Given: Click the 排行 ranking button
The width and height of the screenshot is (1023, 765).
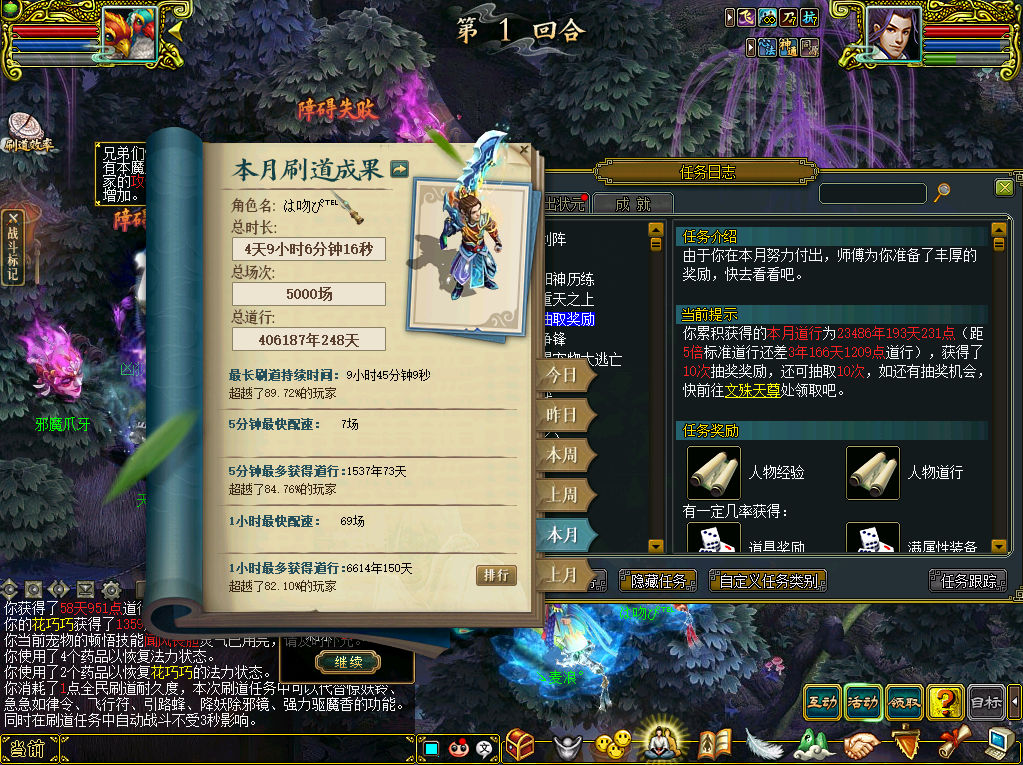Looking at the screenshot, I should pyautogui.click(x=497, y=575).
